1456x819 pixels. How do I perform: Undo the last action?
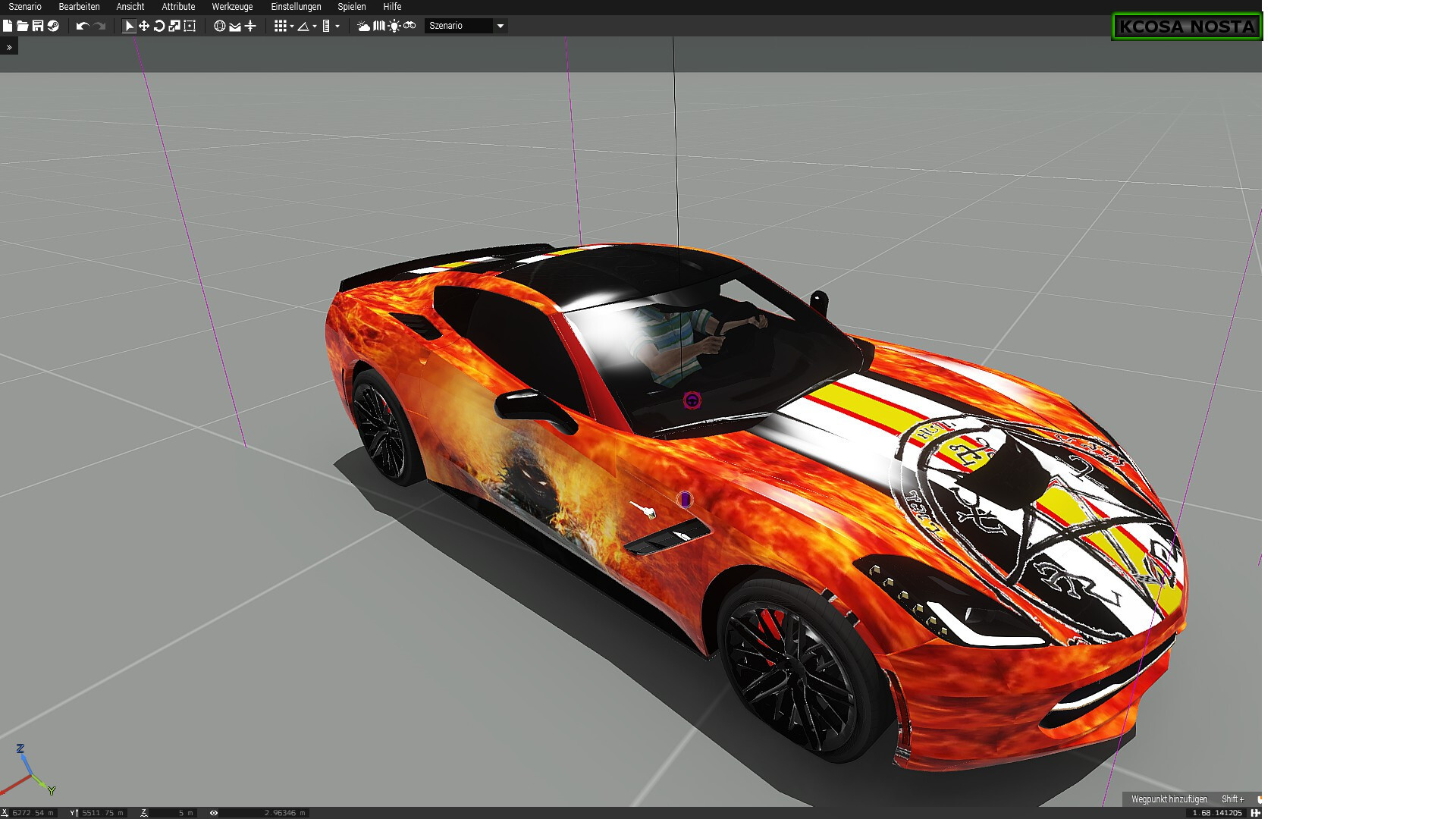tap(83, 26)
